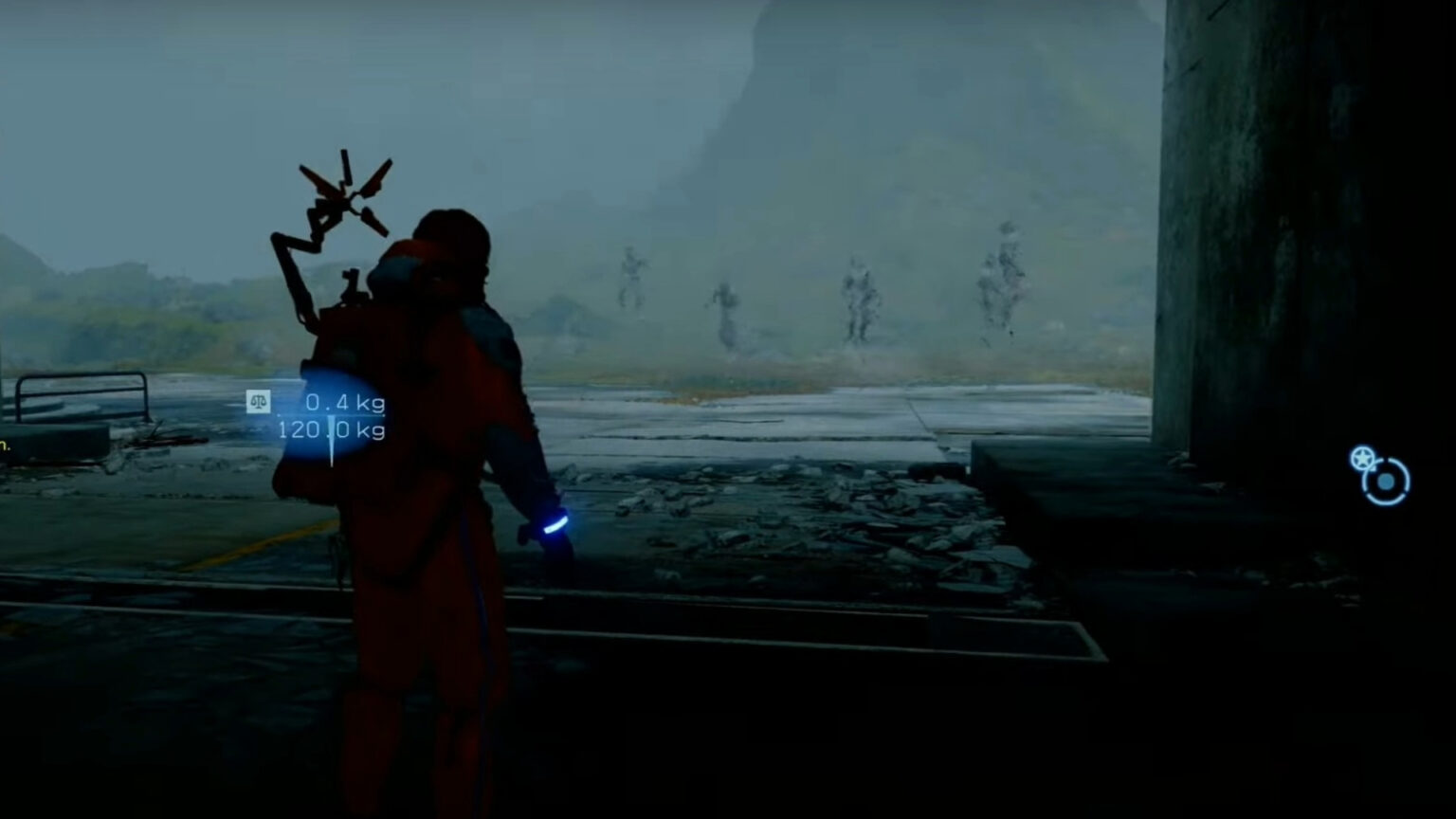Image resolution: width=1456 pixels, height=819 pixels.
Task: Expand the cargo weight details panel
Action: tap(327, 417)
